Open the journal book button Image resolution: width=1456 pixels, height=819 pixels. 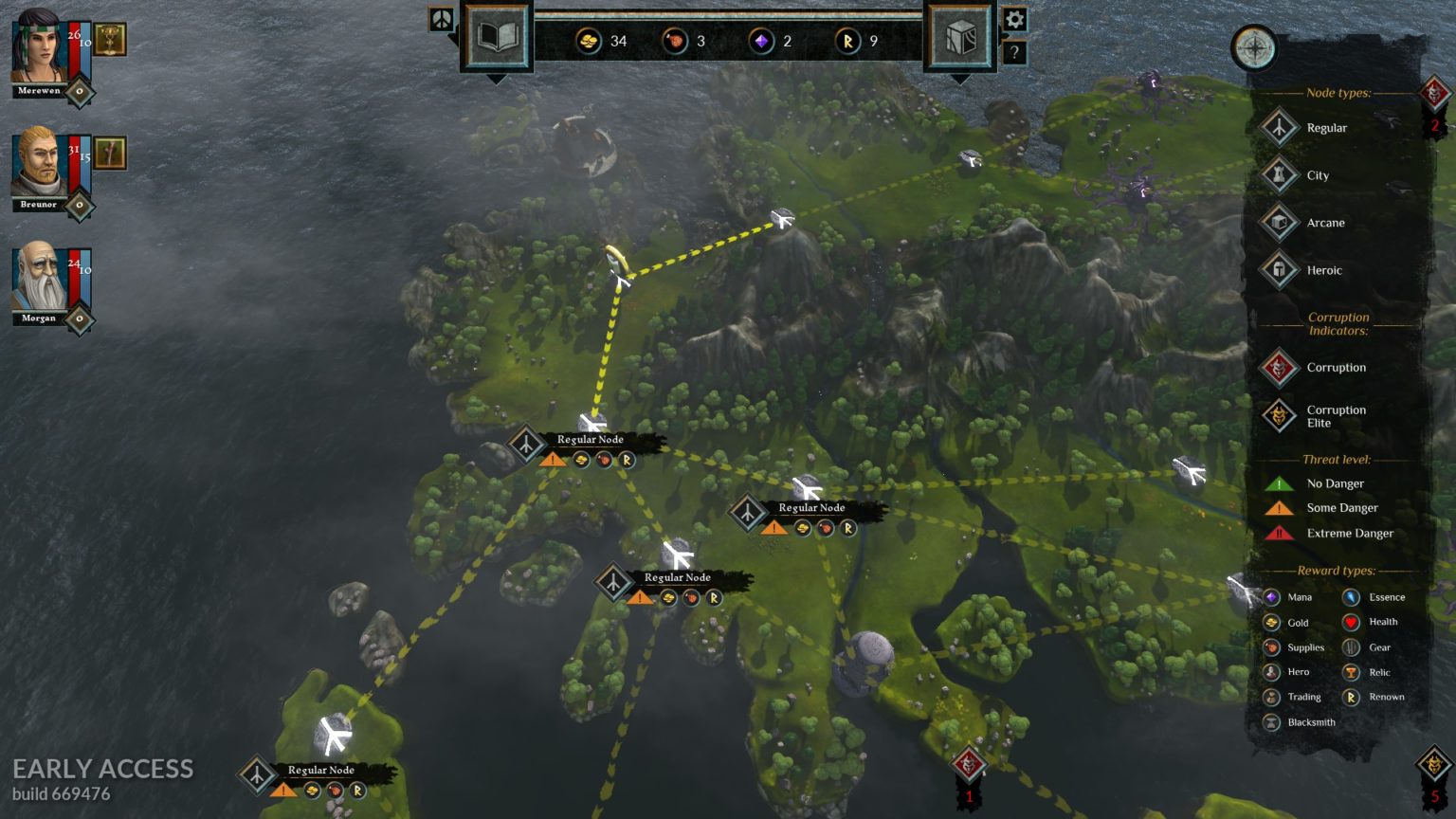click(x=497, y=38)
